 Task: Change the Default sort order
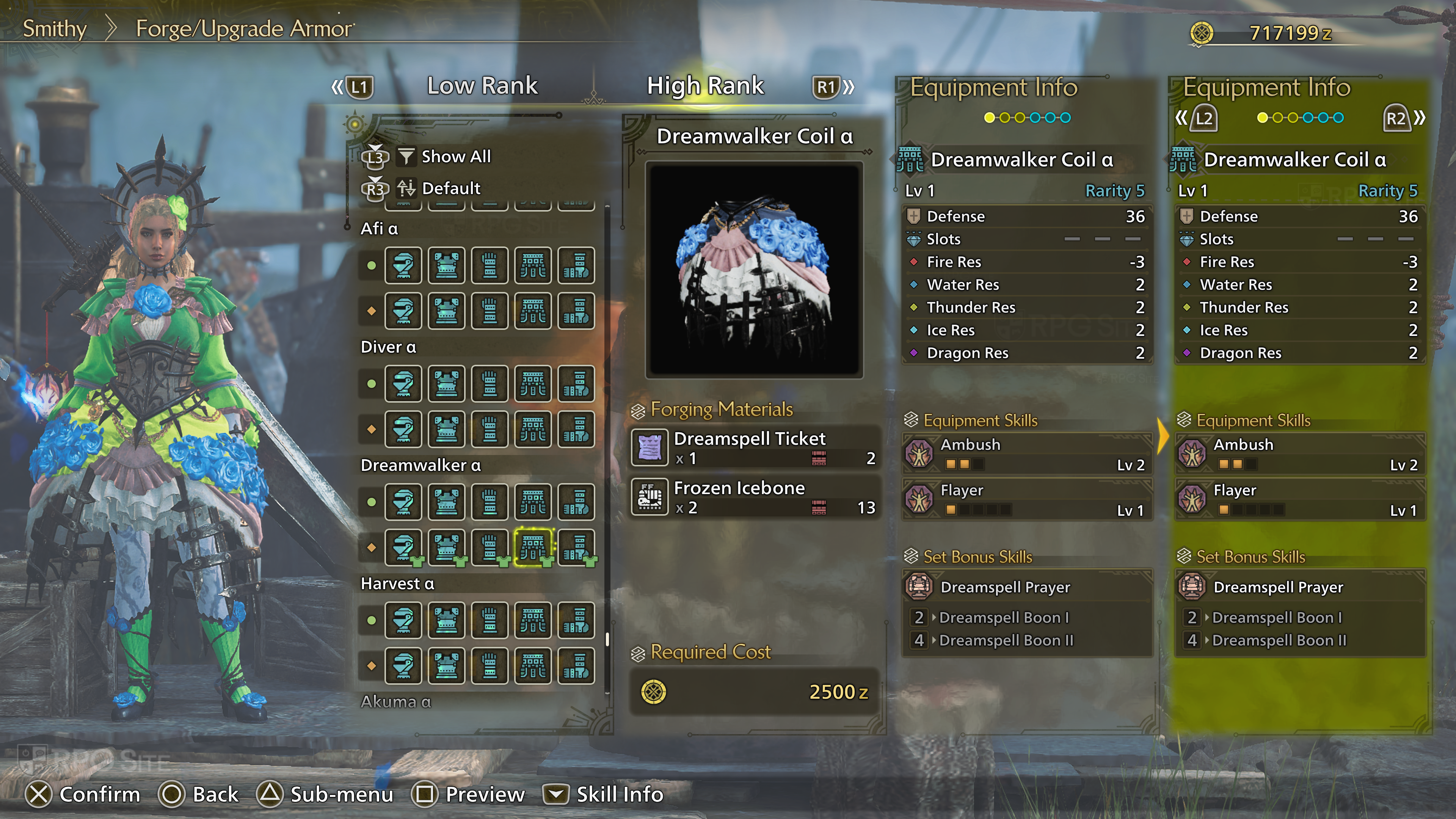[450, 188]
